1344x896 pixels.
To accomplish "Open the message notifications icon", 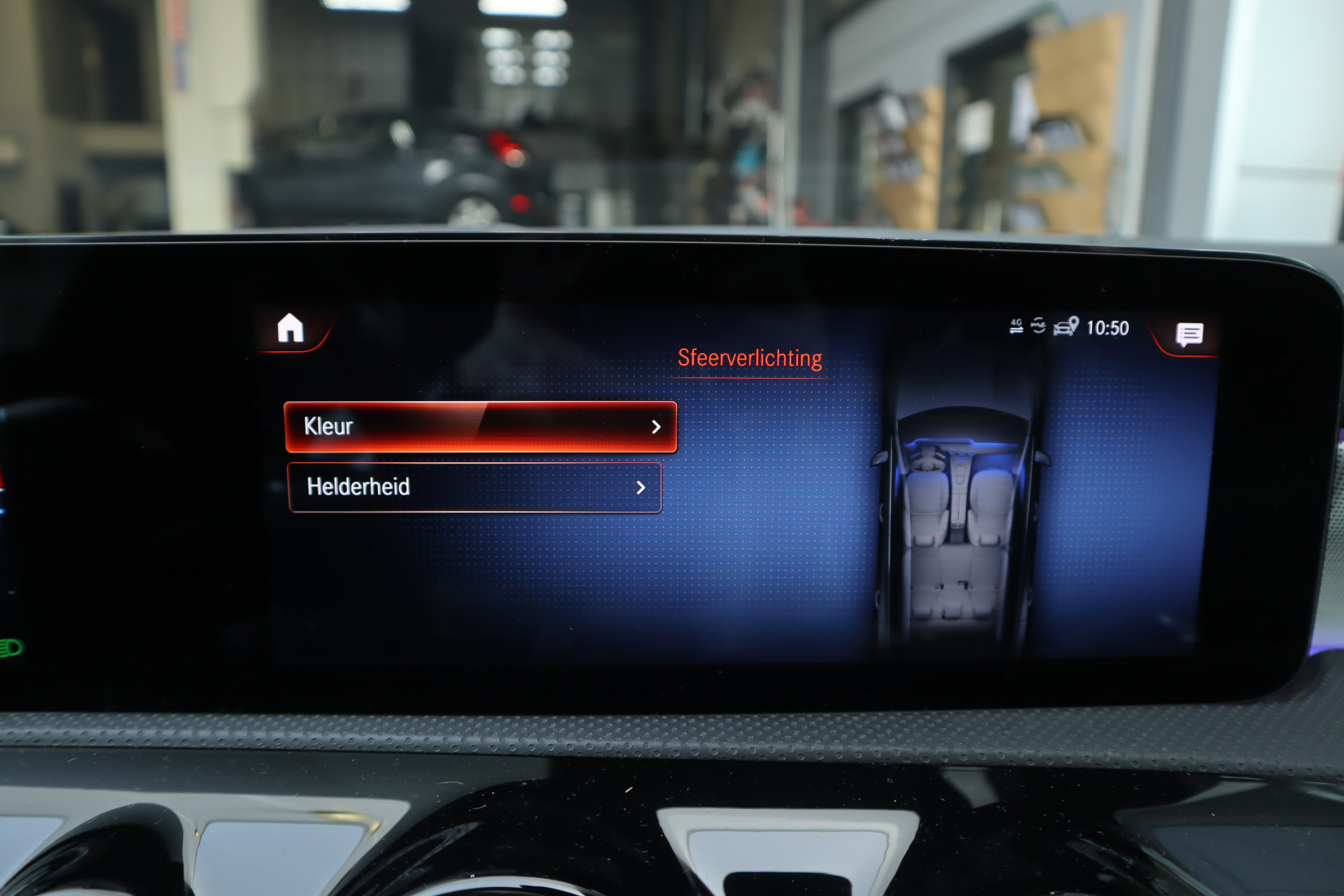I will pyautogui.click(x=1189, y=335).
